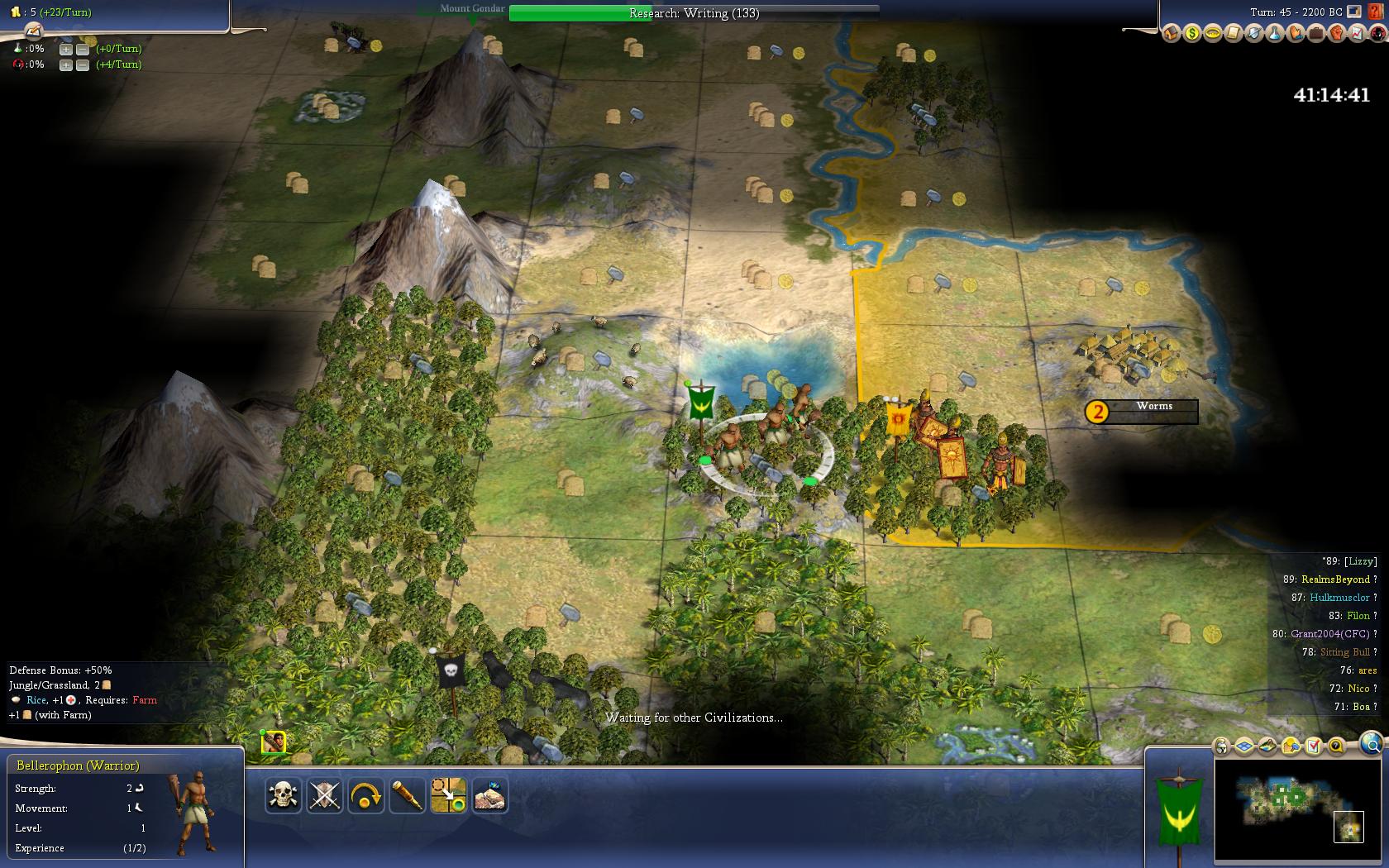This screenshot has width=1389, height=868.
Task: Open the Foreign Advisor briefcase icon
Action: pos(1315,34)
